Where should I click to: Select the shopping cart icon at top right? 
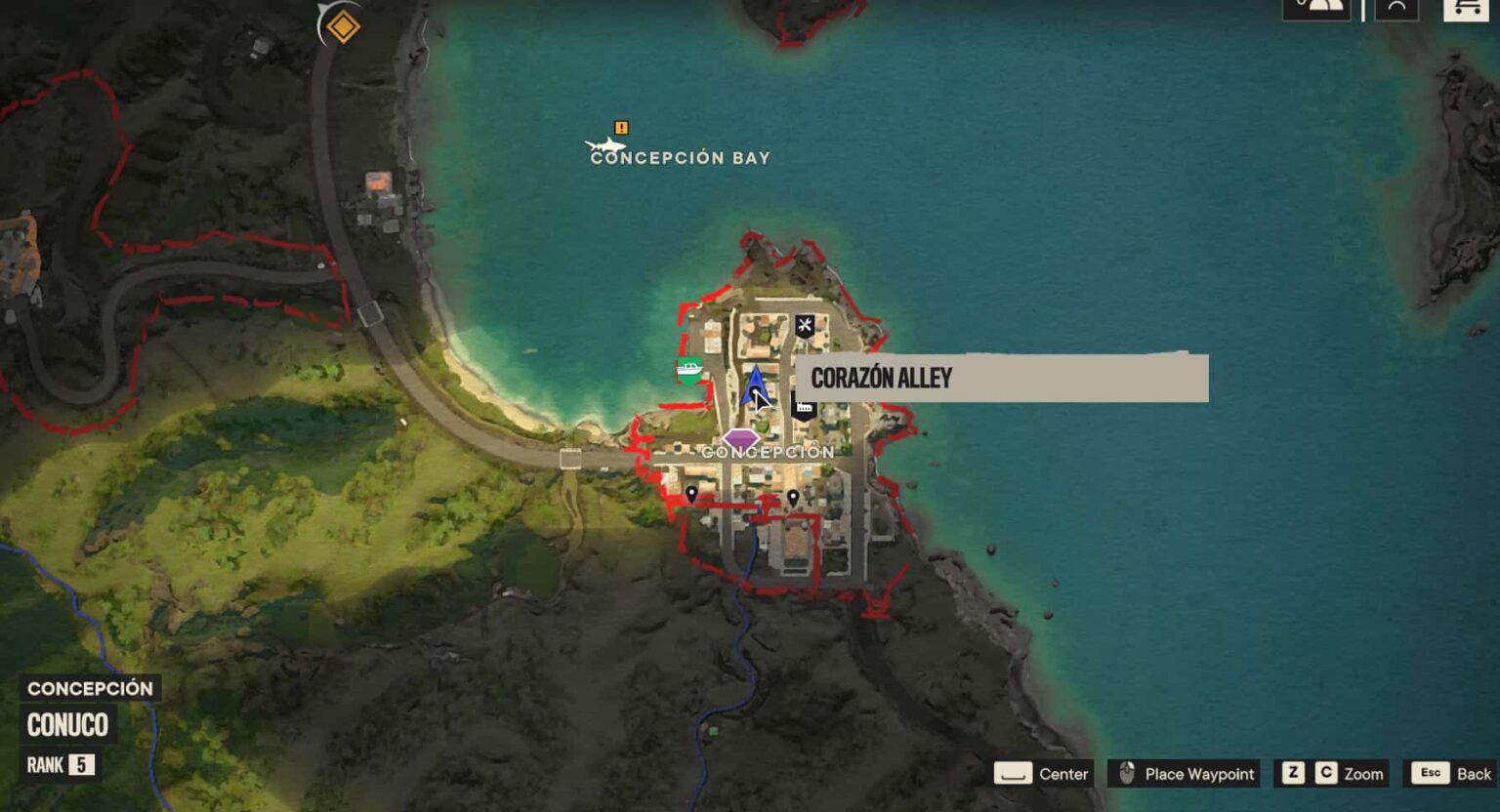[x=1464, y=10]
